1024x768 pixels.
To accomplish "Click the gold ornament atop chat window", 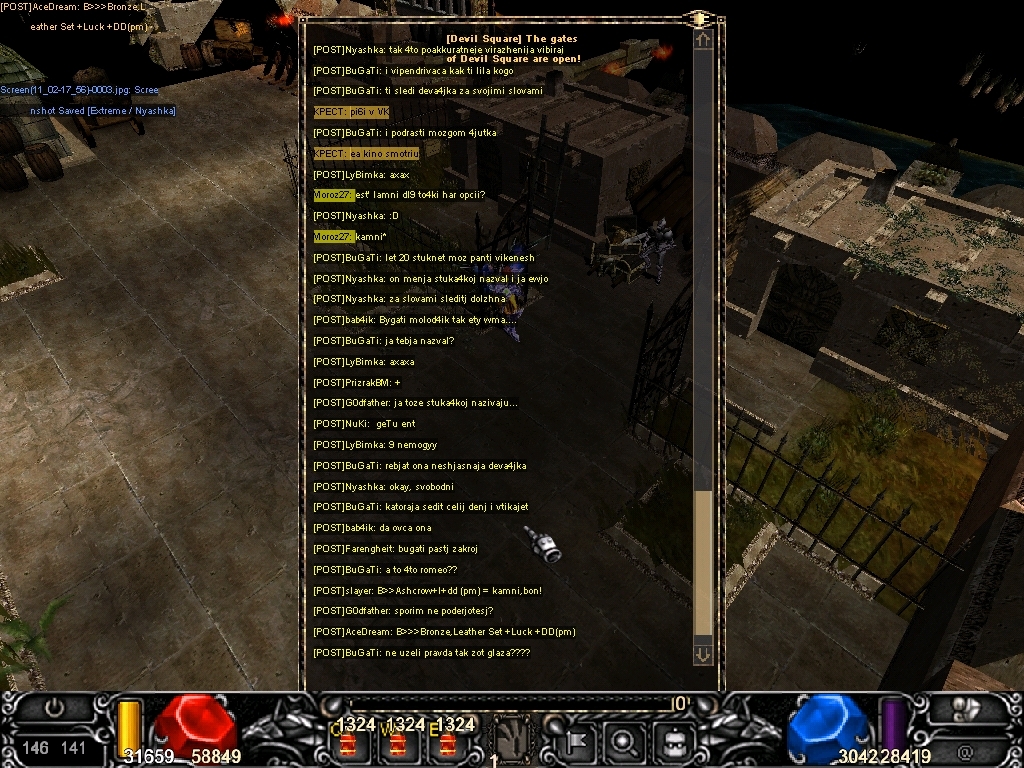I will click(x=699, y=18).
